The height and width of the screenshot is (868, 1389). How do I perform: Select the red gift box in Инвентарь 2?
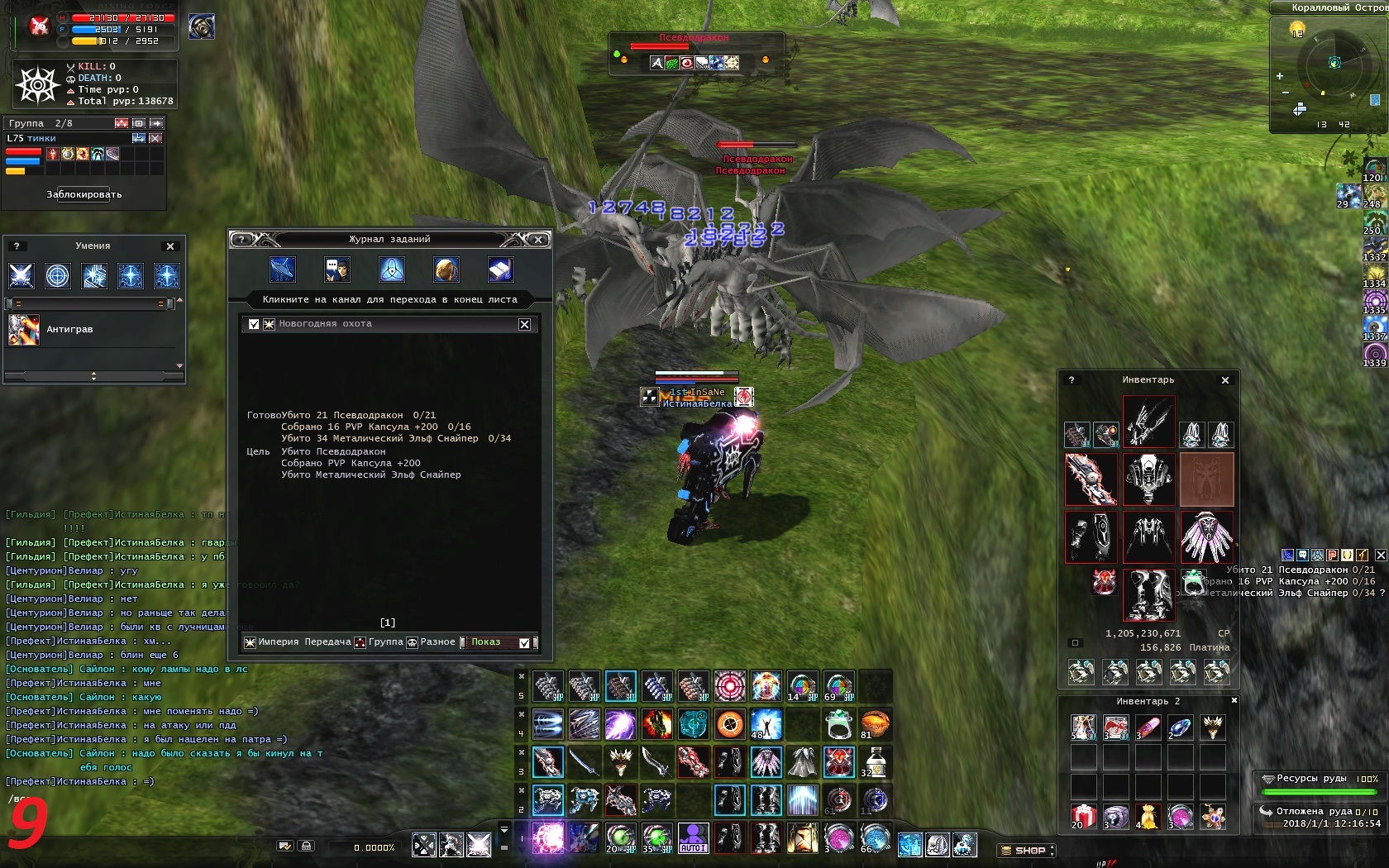pyautogui.click(x=1083, y=817)
